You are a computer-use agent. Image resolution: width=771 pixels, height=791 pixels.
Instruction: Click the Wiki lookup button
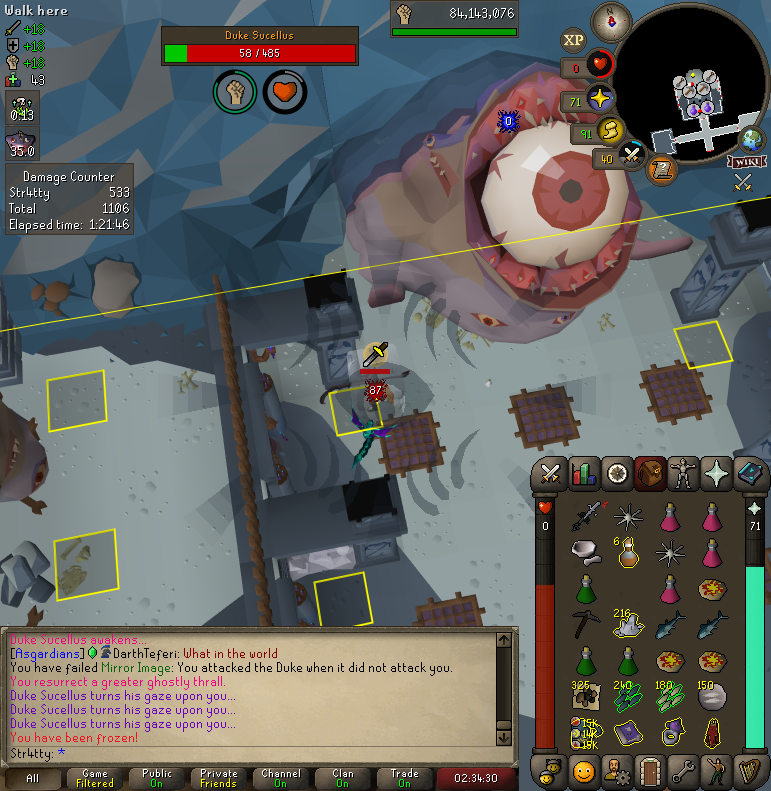point(746,161)
